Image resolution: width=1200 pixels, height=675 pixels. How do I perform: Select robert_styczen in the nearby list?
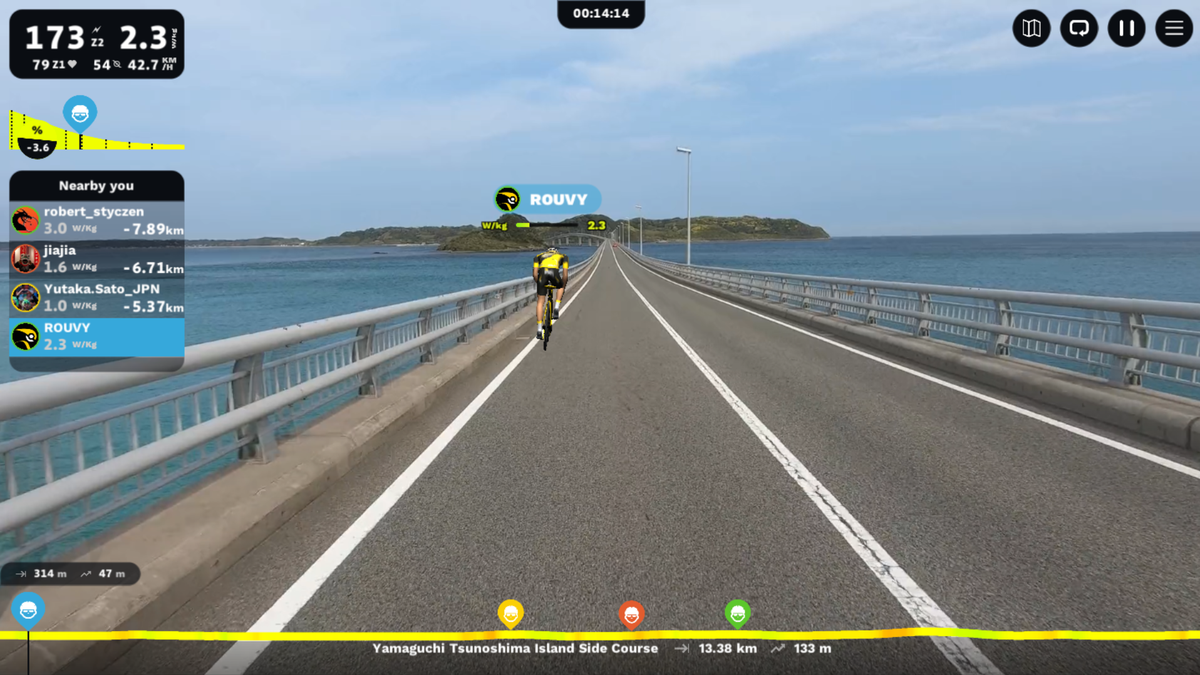coord(97,220)
